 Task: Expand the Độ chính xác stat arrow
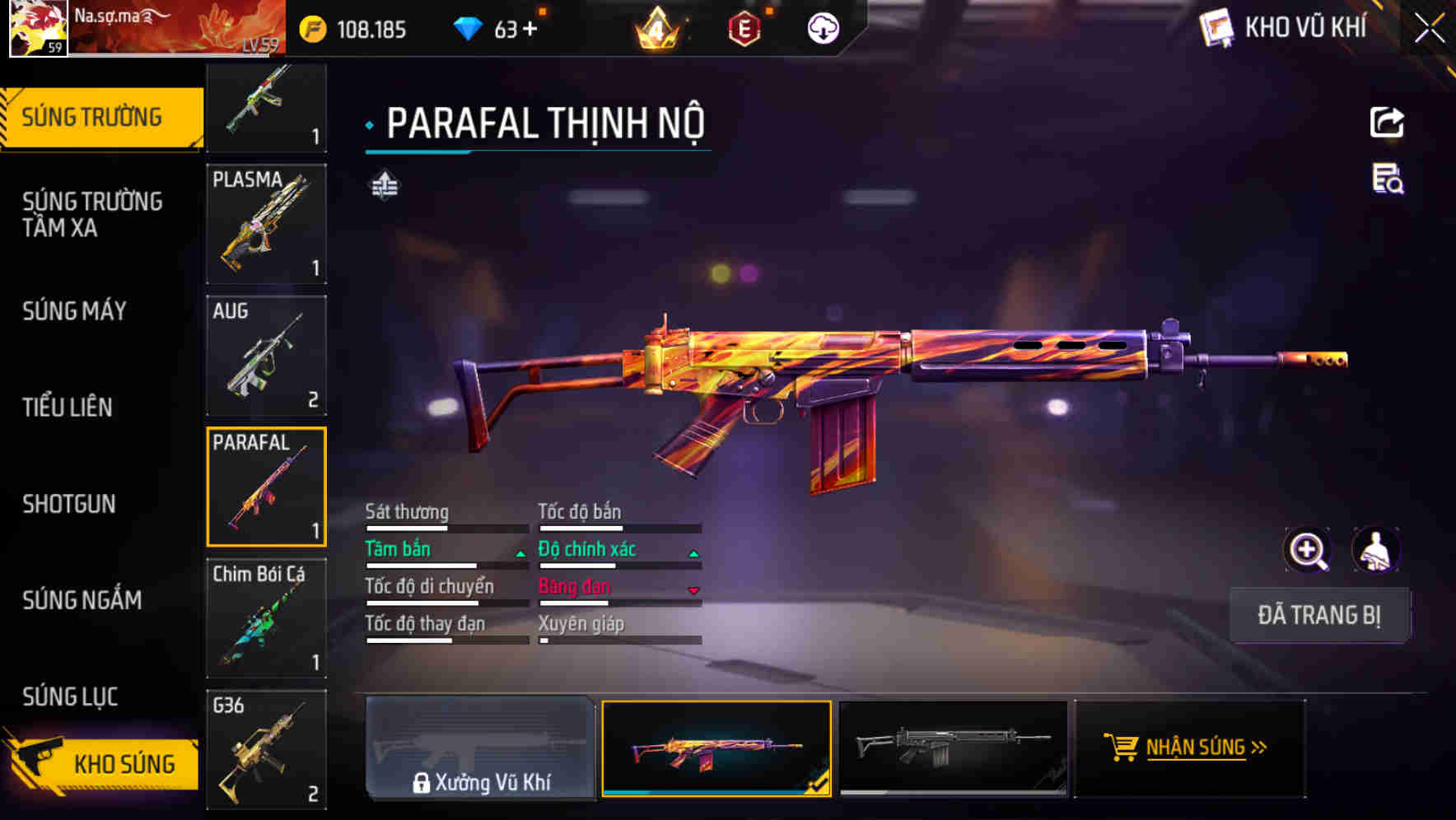[693, 552]
